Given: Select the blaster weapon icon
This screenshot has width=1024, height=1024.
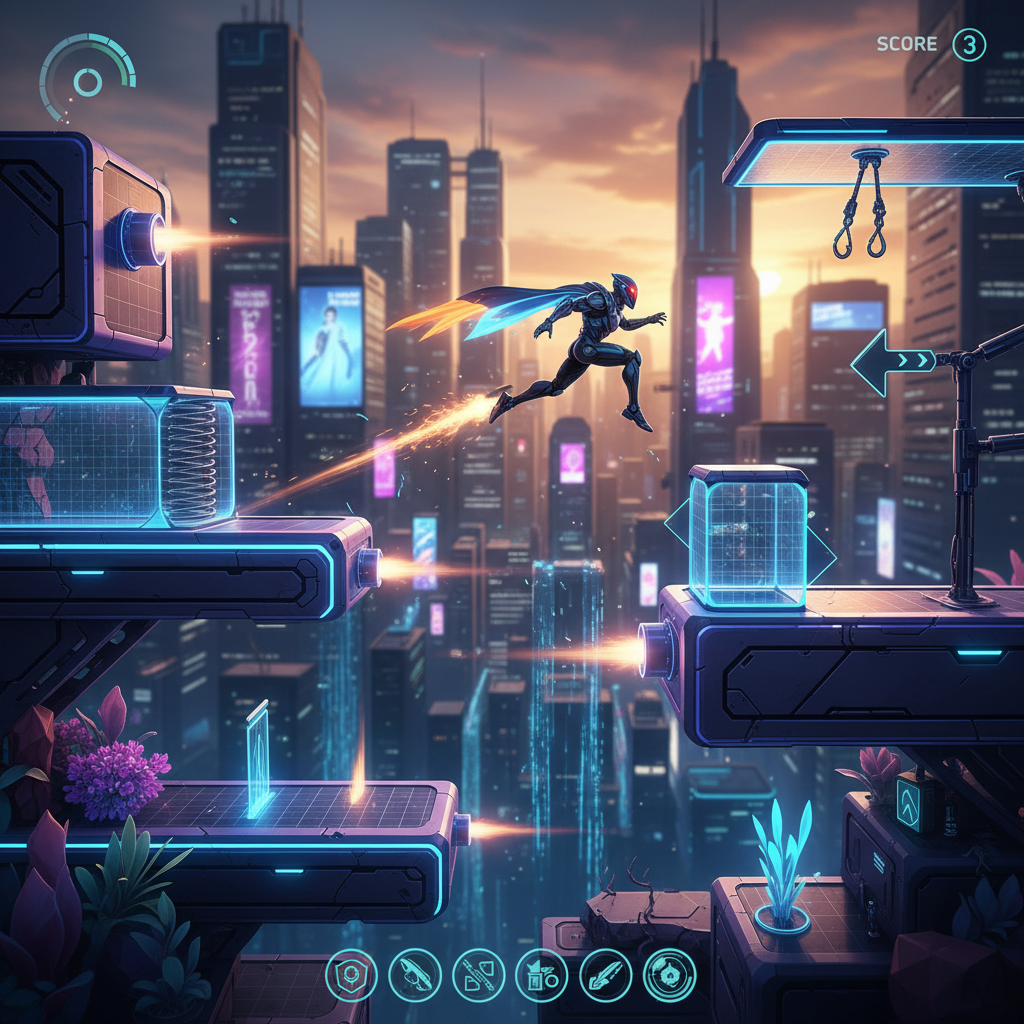Looking at the screenshot, I should click(414, 975).
